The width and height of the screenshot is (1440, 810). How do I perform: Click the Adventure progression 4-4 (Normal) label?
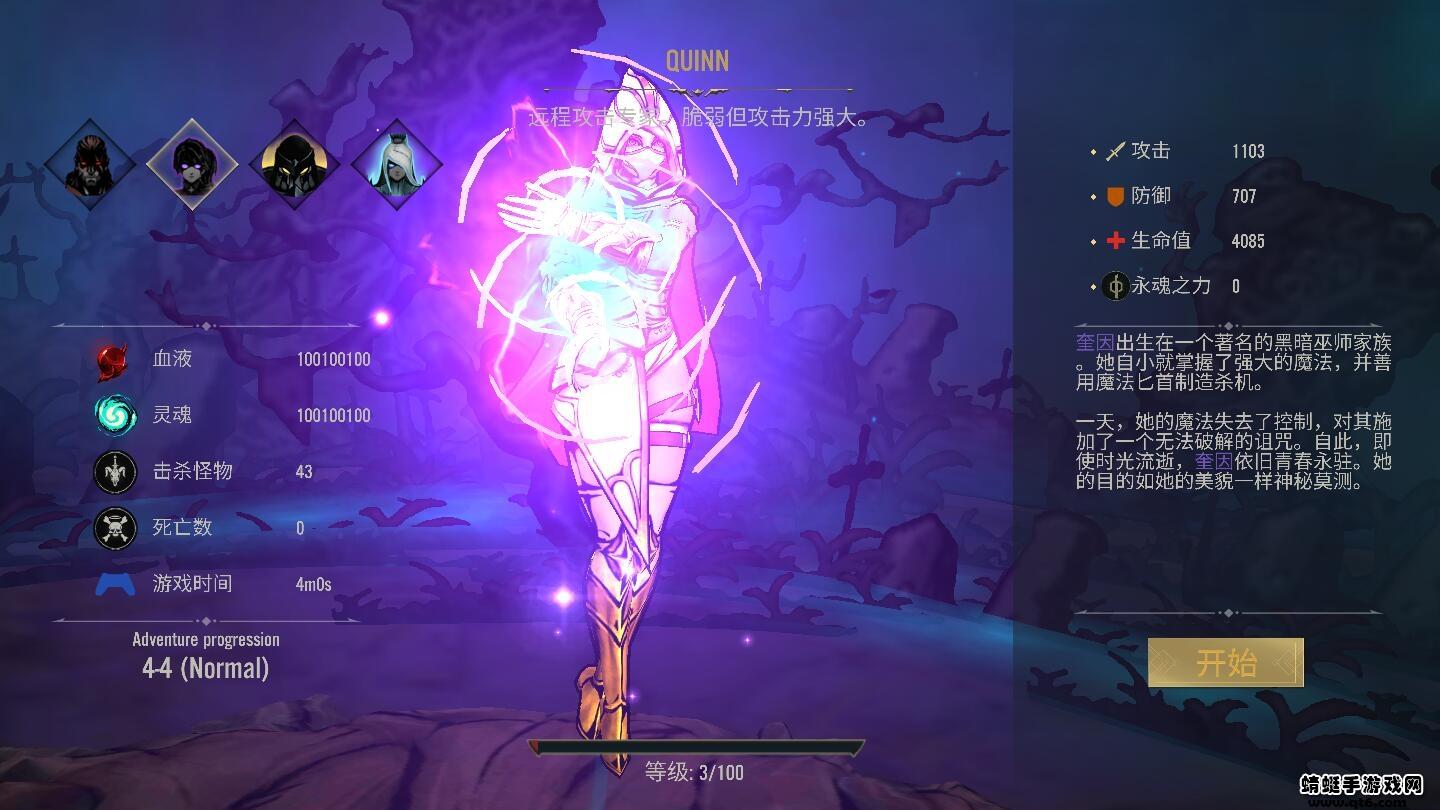[x=207, y=655]
